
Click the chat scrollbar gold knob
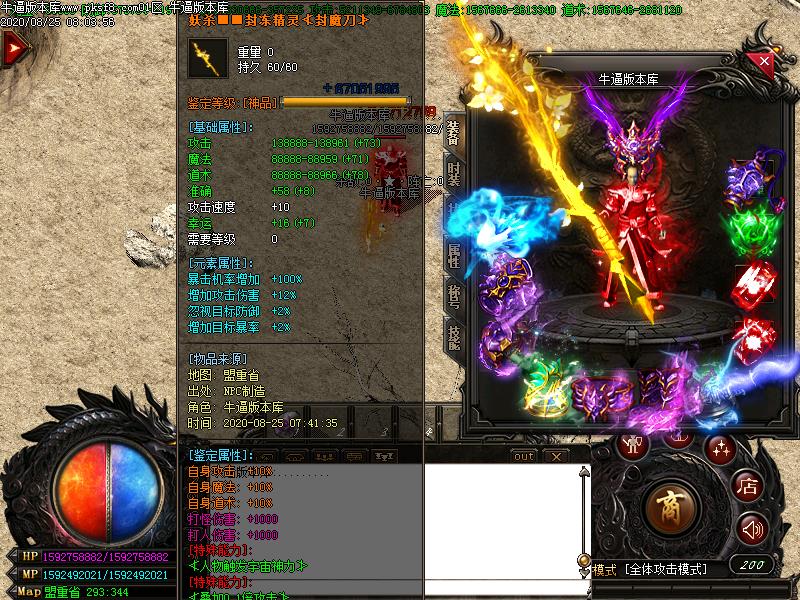584,560
